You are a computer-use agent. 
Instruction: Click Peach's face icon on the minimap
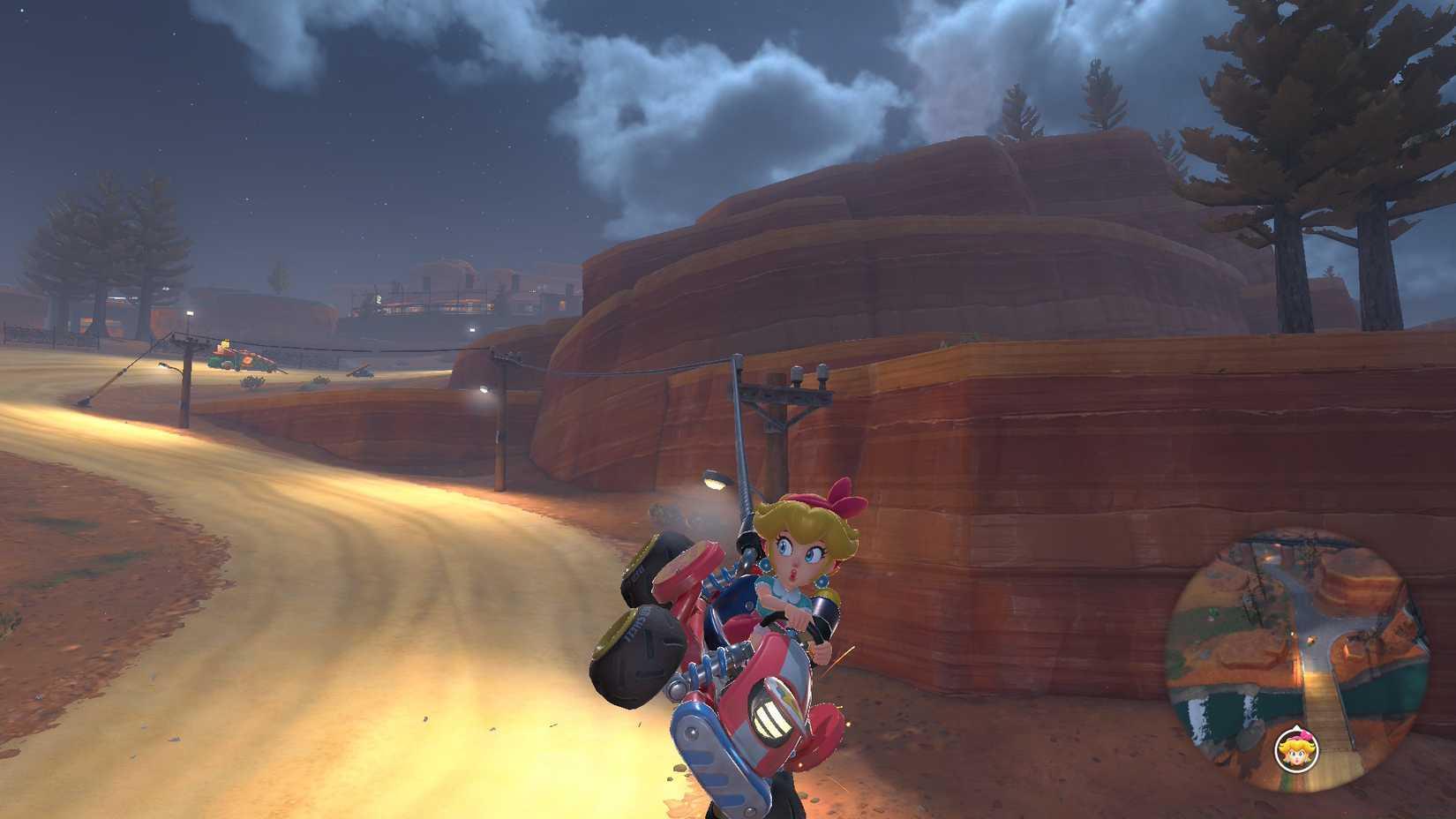click(x=1296, y=749)
